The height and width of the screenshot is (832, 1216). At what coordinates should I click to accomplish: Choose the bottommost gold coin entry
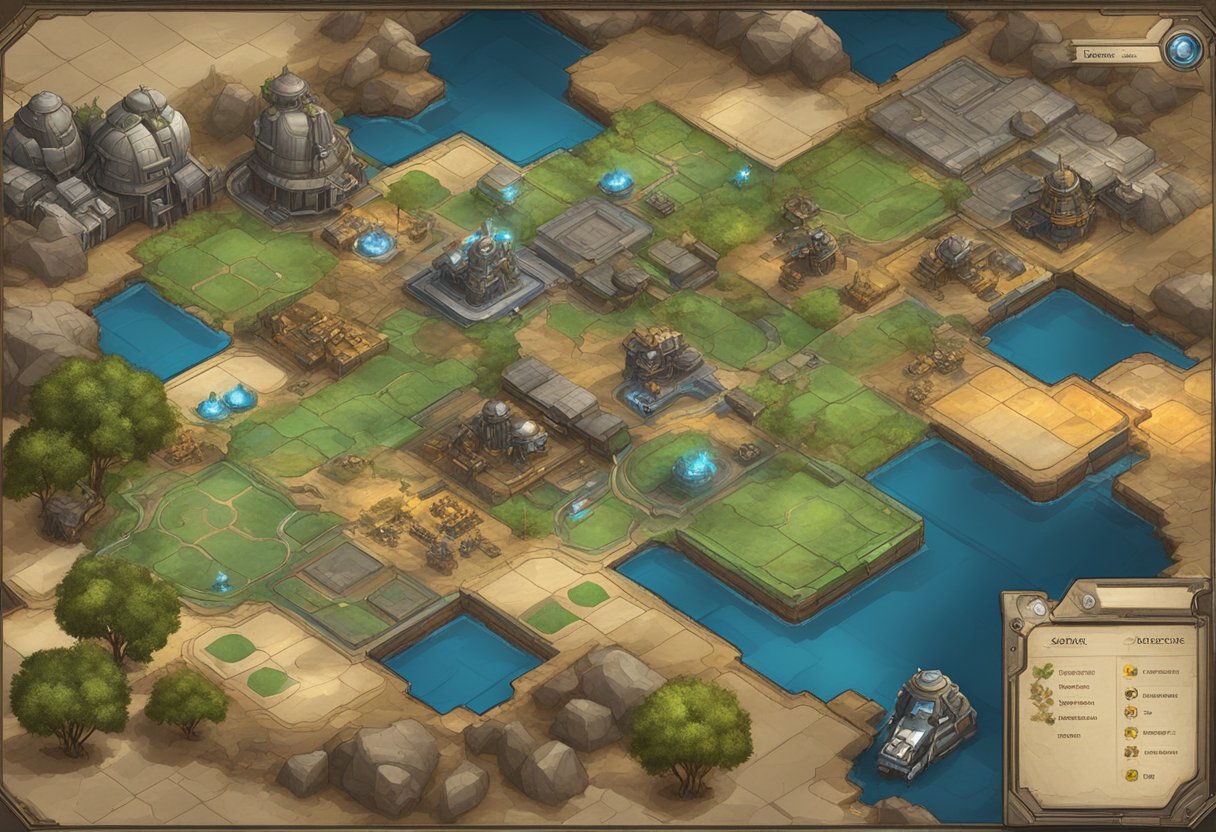coord(1130,773)
